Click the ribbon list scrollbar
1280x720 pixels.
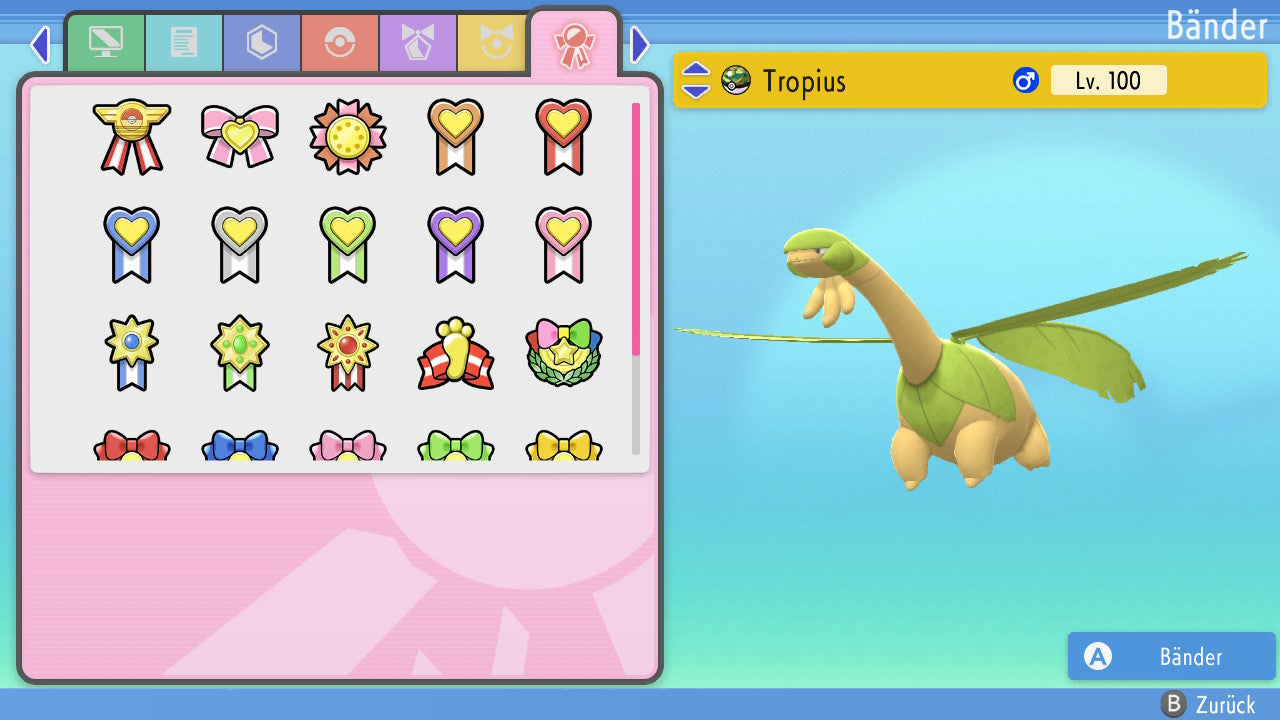[636, 278]
